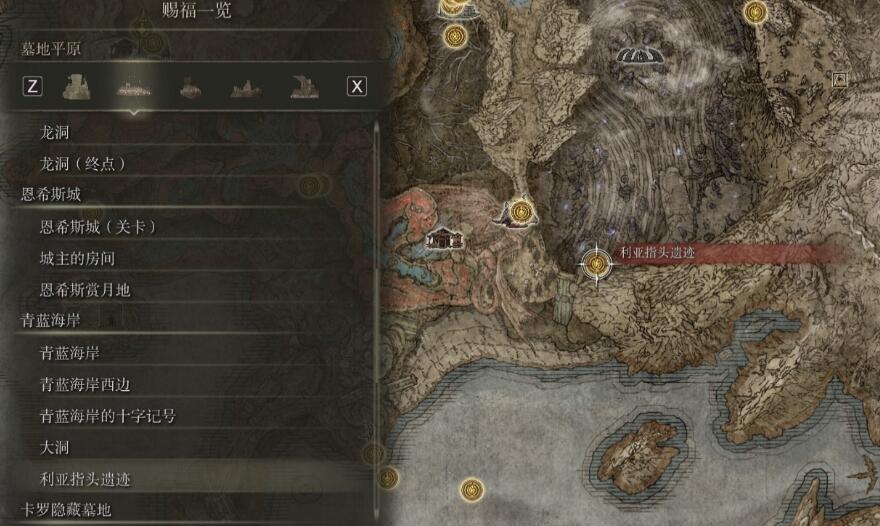The image size is (880, 526).
Task: Pick the 大洞 grace entry
Action: (55, 447)
